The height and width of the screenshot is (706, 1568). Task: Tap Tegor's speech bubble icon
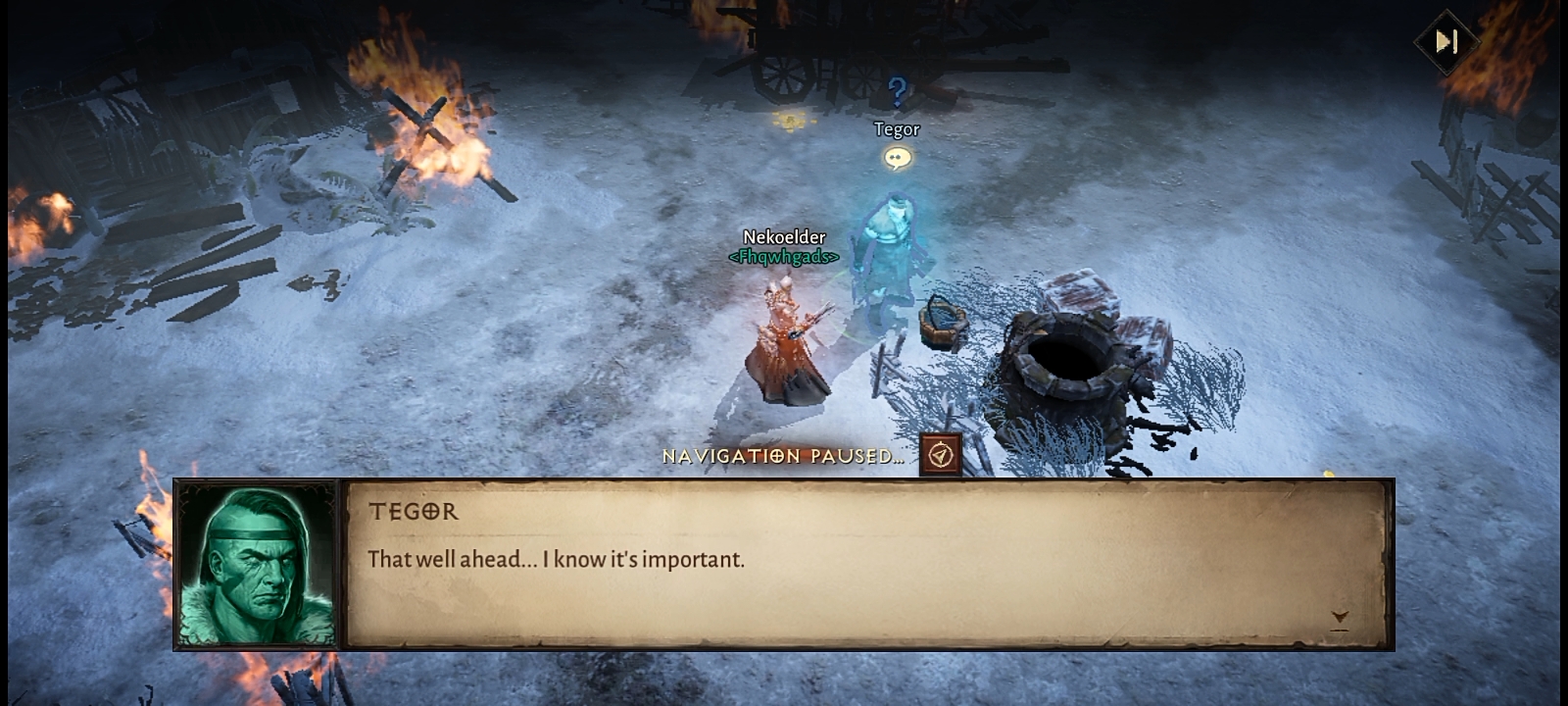(x=898, y=158)
